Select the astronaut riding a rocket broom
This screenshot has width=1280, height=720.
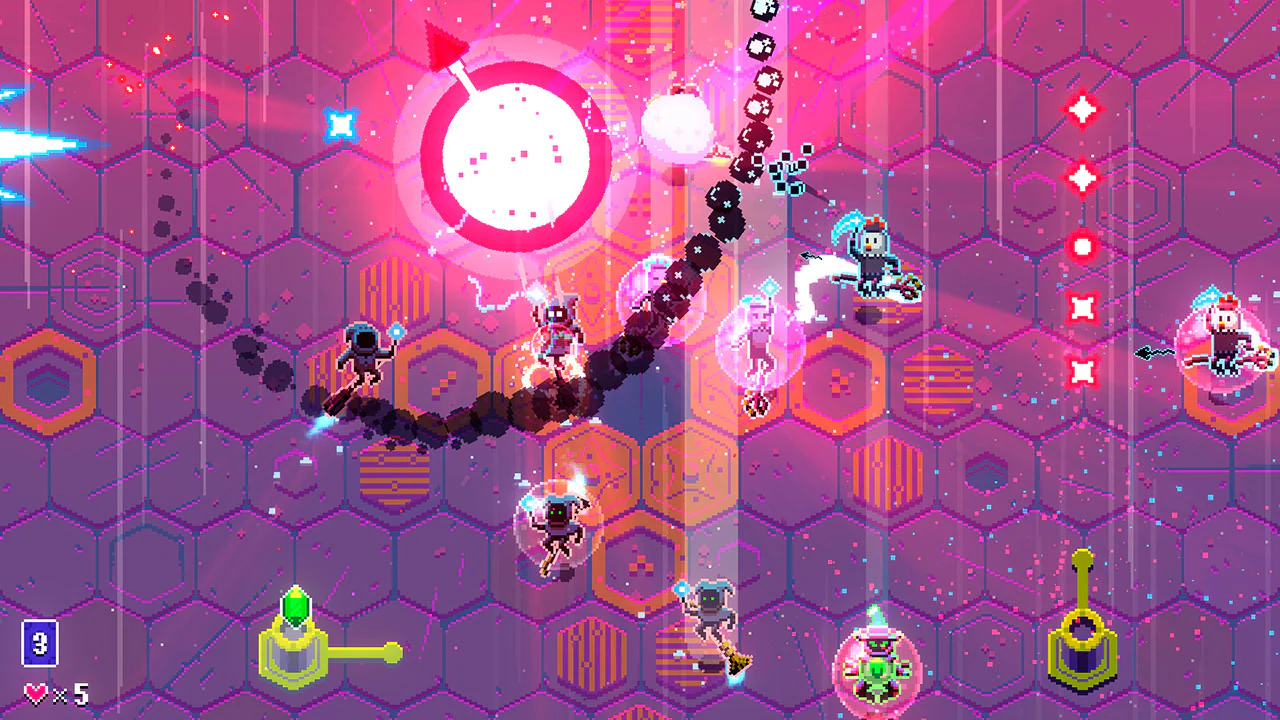point(365,355)
